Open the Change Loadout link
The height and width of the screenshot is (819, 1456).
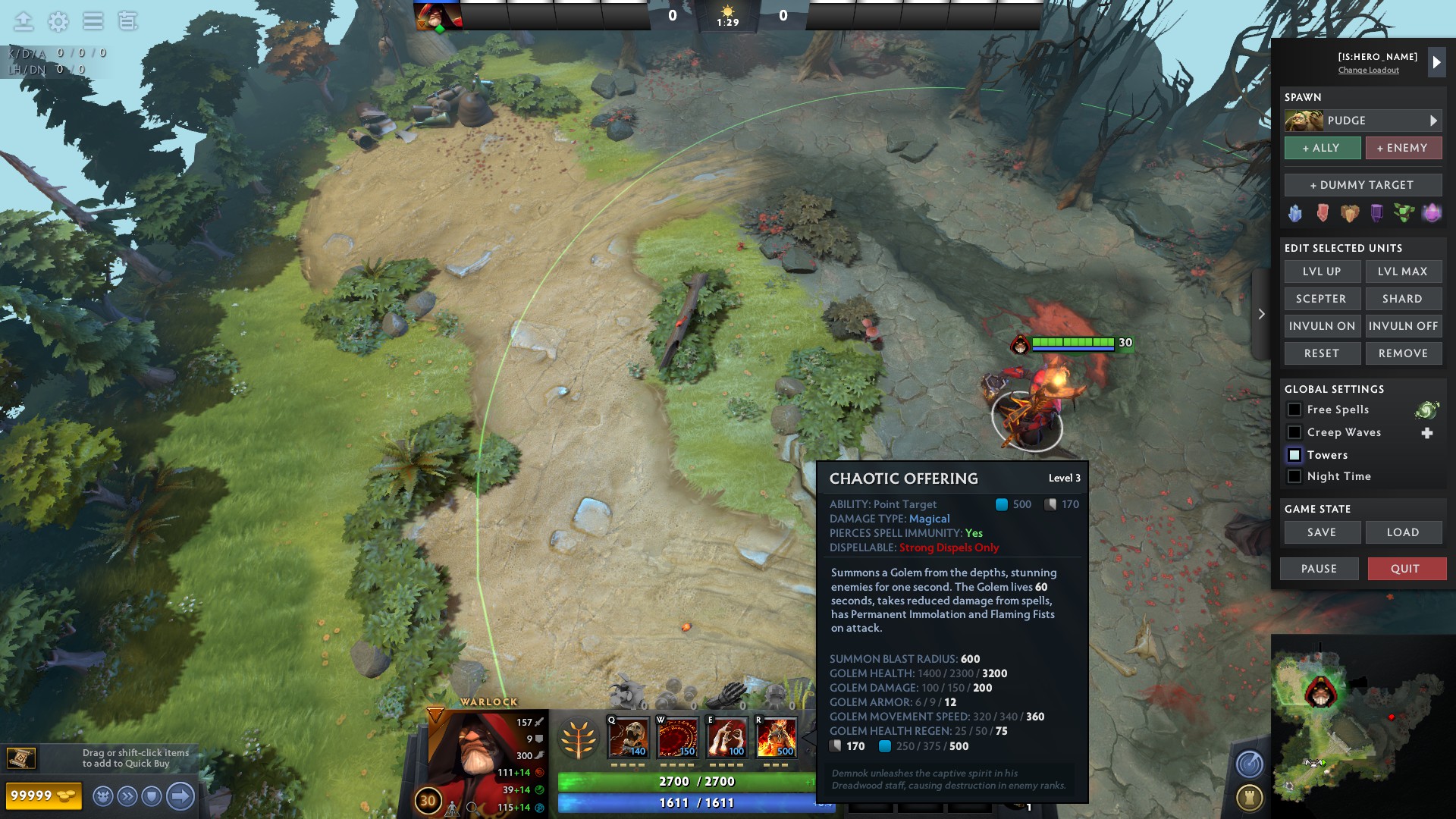click(1369, 70)
